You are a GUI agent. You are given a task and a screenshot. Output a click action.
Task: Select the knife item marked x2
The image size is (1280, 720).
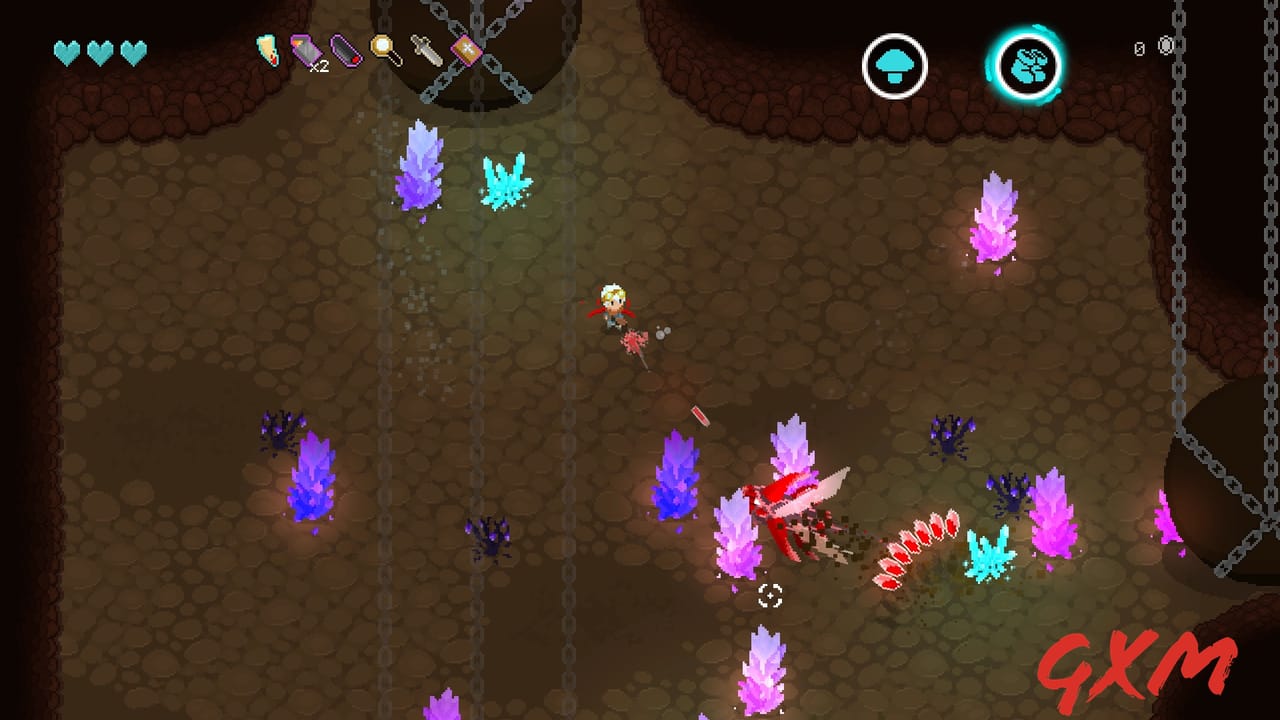pos(307,48)
